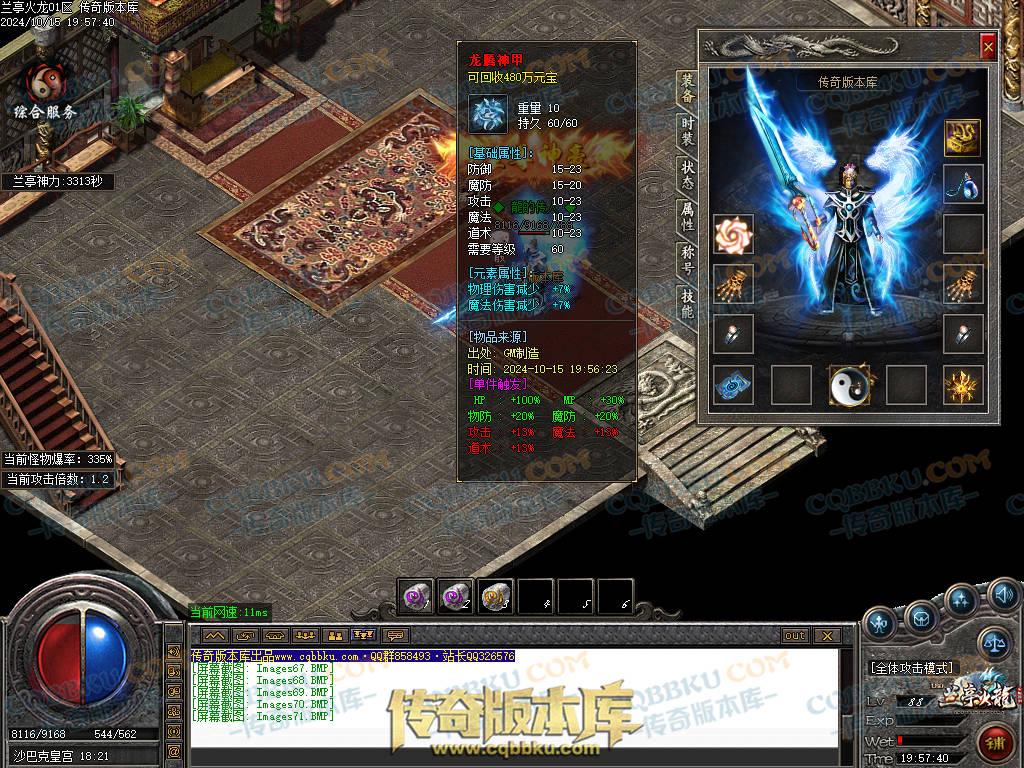
Task: Toggle sound with the speaker button
Action: point(1004,596)
